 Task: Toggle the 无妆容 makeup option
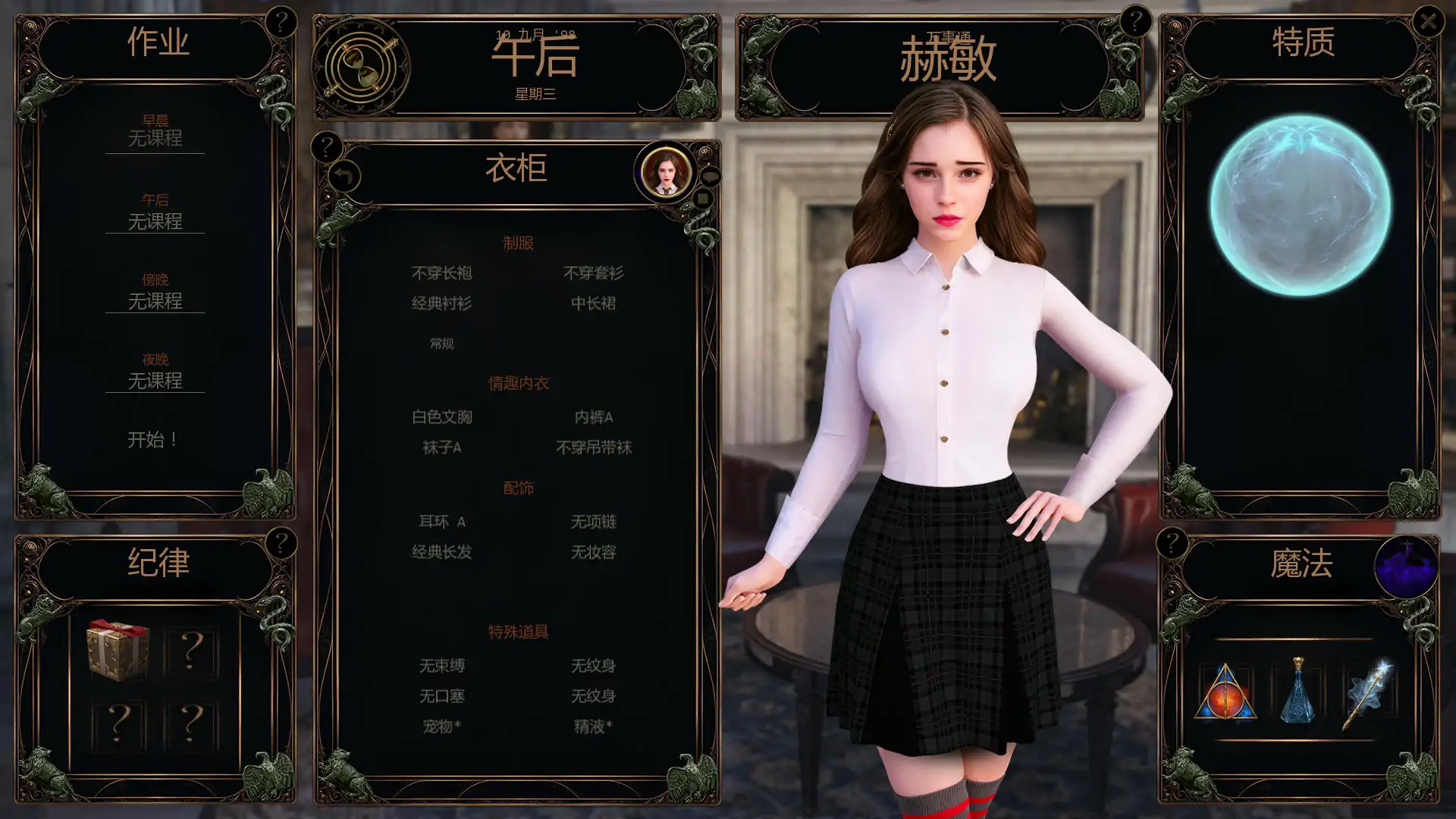(595, 554)
